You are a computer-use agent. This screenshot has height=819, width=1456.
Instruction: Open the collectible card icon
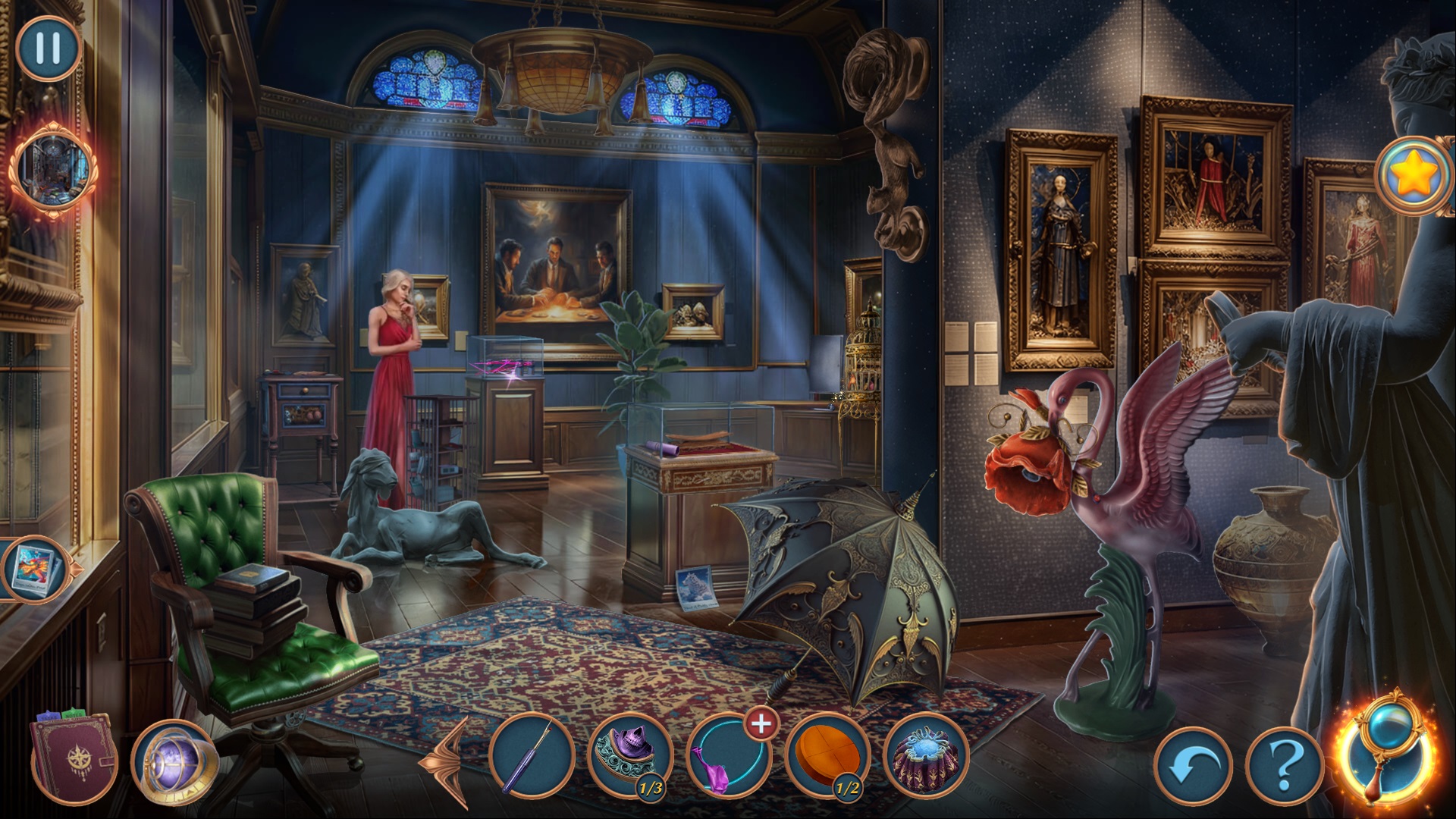(34, 569)
